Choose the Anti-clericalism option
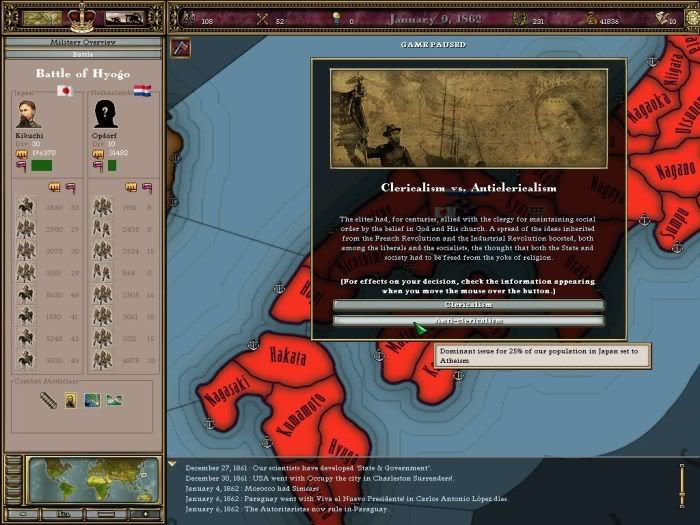Screen dimensions: 700x525 468,321
